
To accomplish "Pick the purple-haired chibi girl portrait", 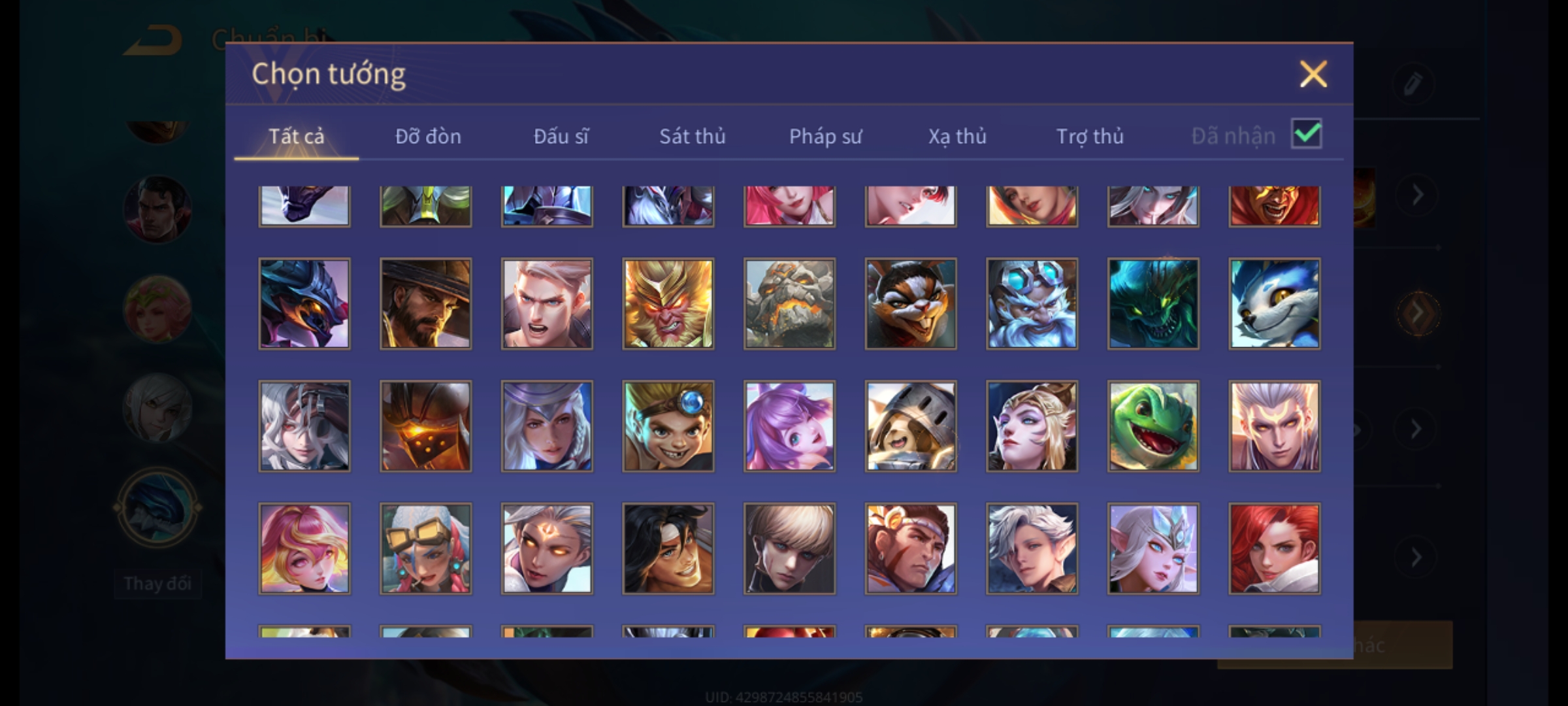I will [x=789, y=426].
